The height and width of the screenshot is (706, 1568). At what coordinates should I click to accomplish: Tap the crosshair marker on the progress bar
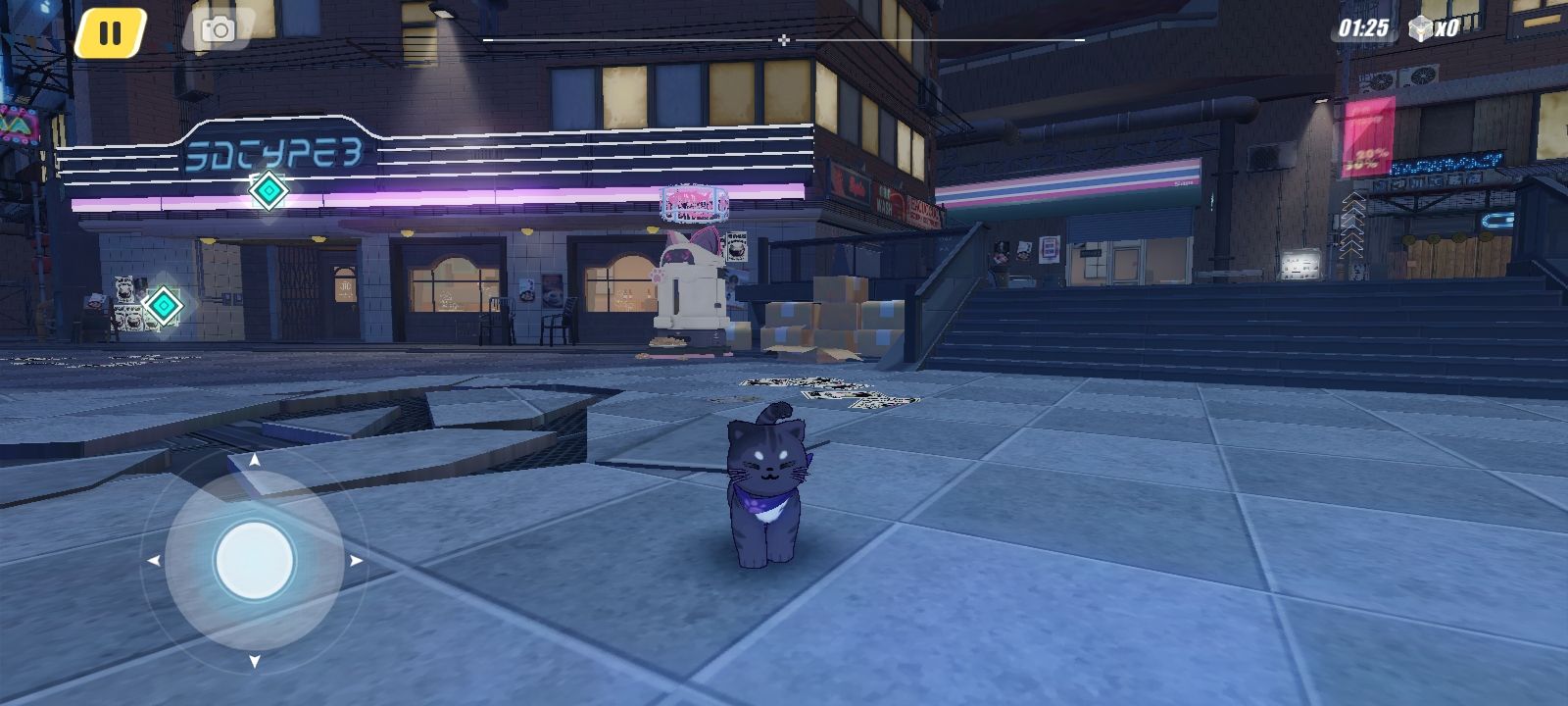783,39
